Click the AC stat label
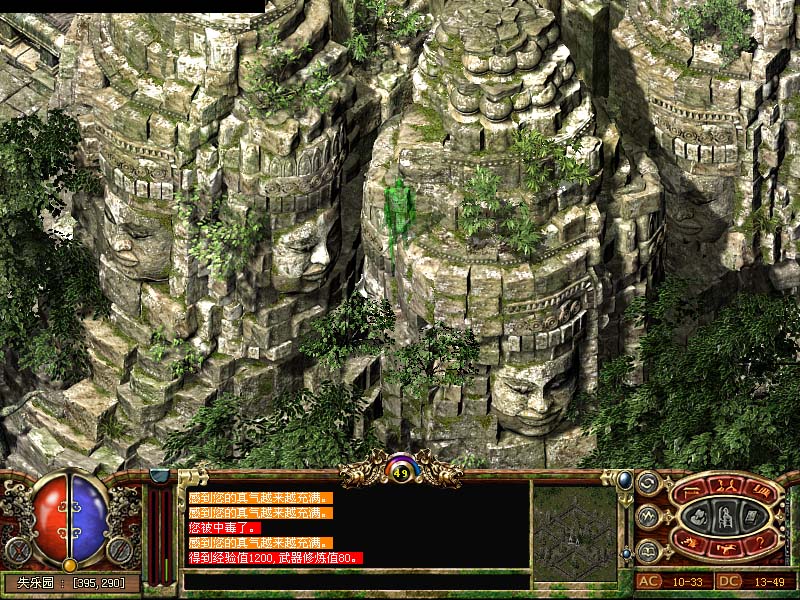The width and height of the screenshot is (800, 600). (x=648, y=581)
